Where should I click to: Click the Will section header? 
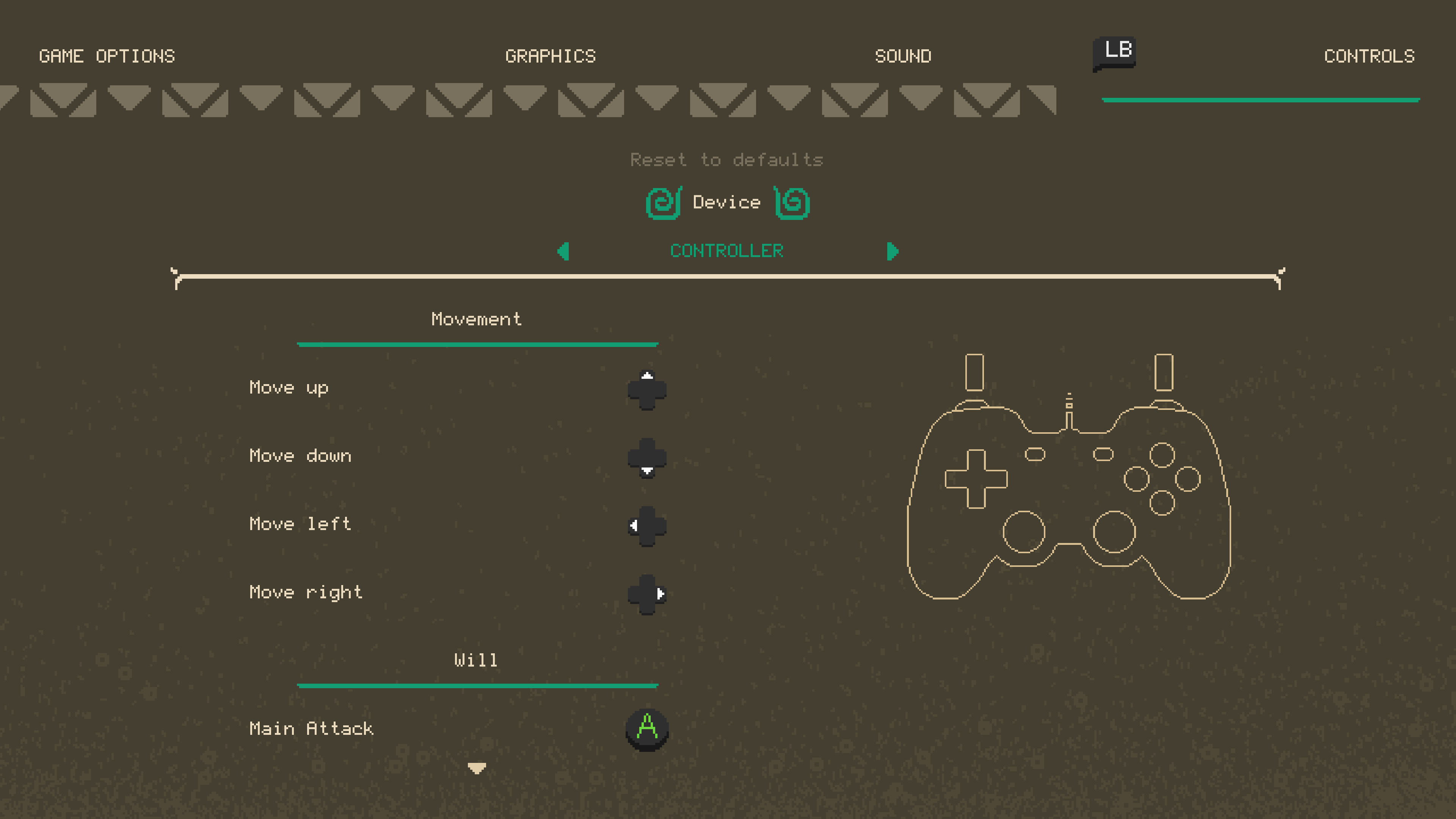coord(477,659)
